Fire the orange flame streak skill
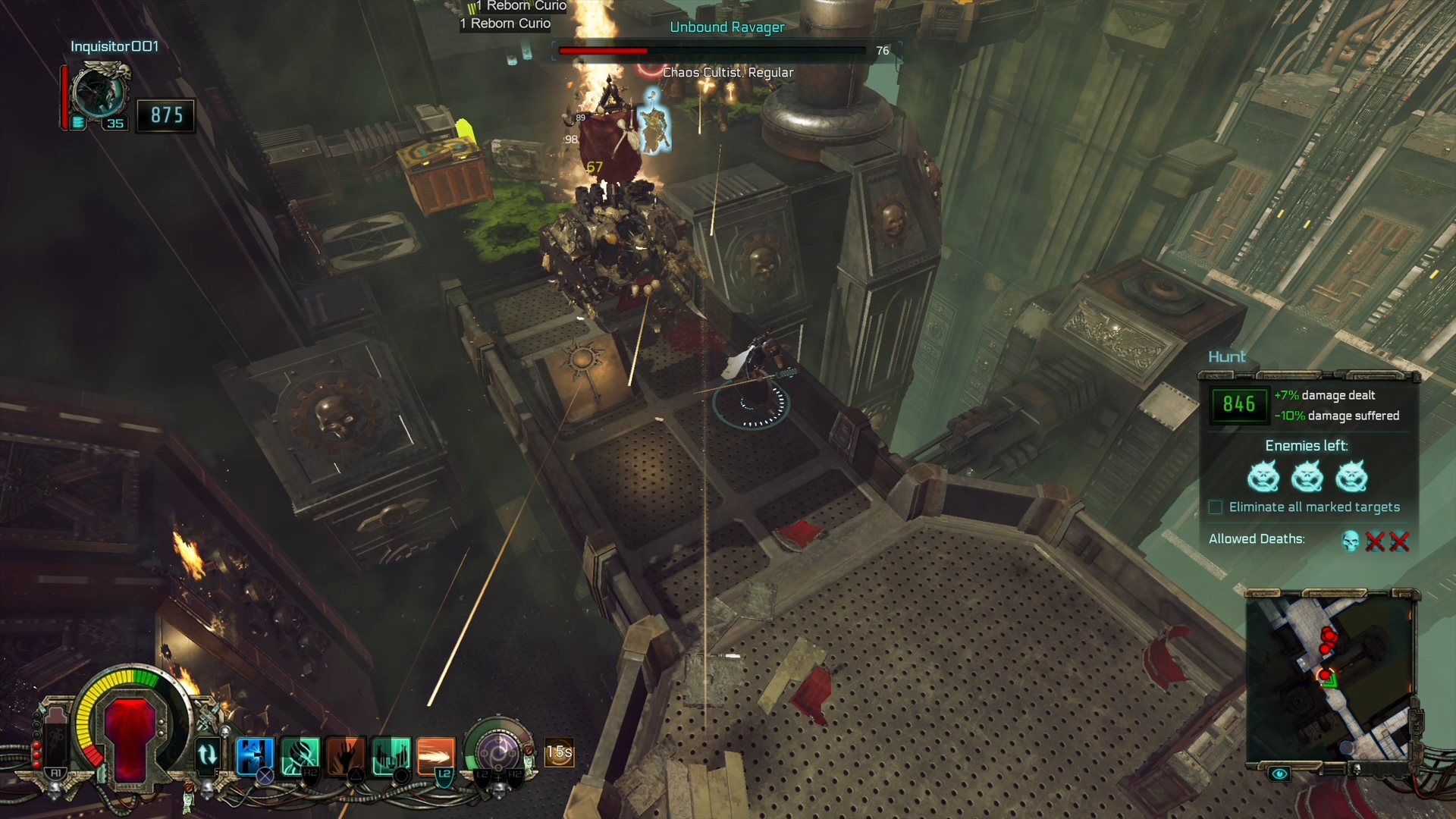Image resolution: width=1456 pixels, height=819 pixels. [436, 755]
